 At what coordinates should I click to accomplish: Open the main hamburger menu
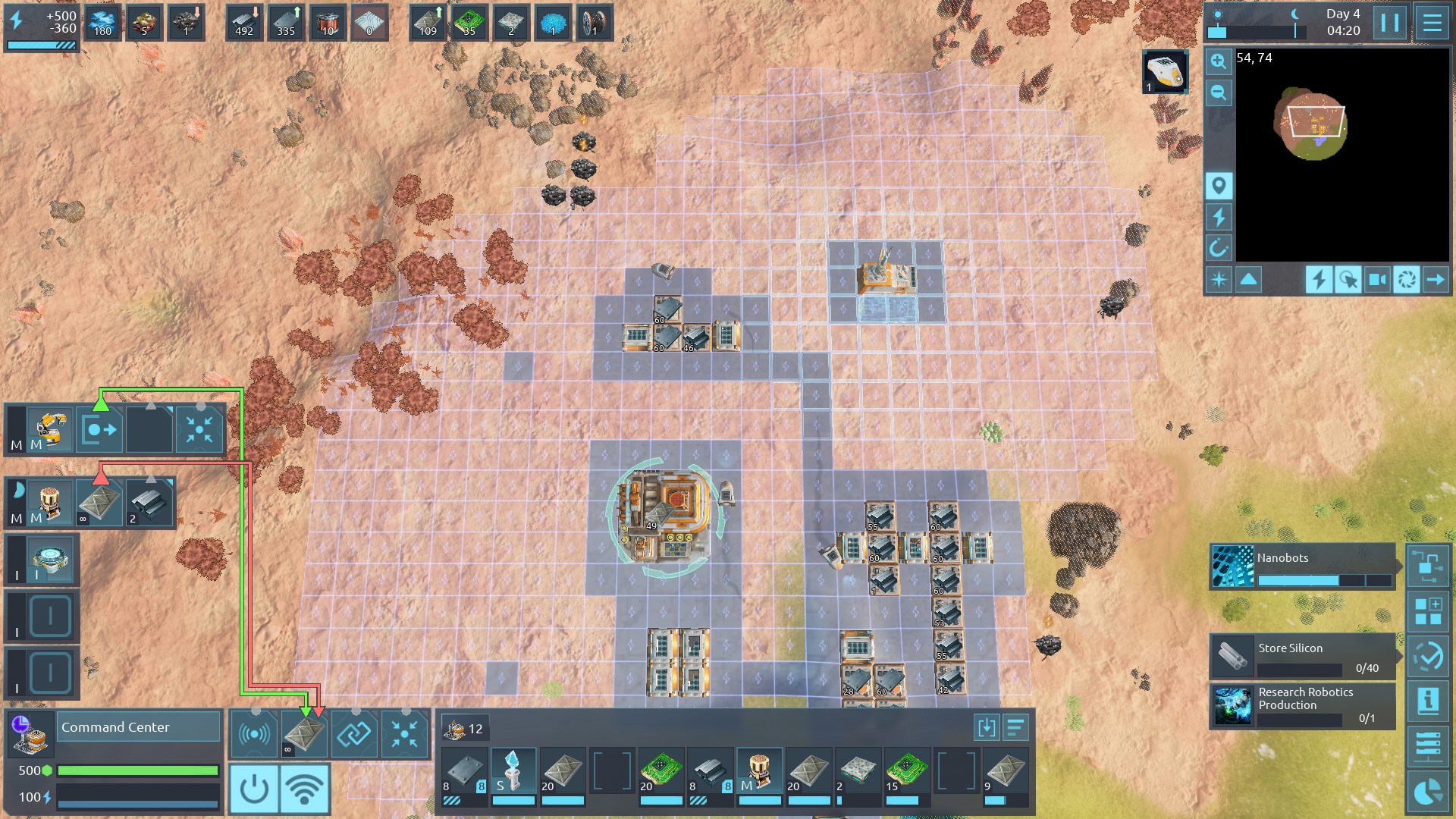pyautogui.click(x=1432, y=23)
